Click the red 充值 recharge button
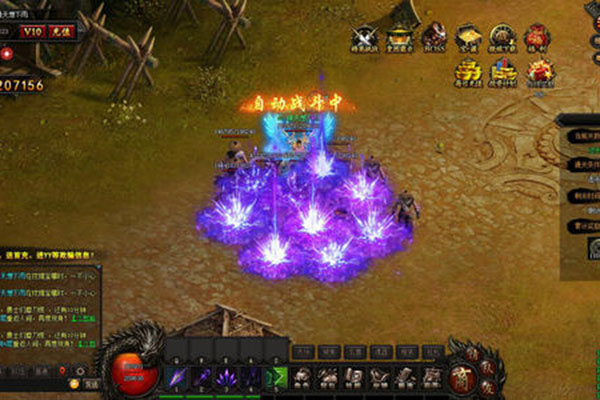Image resolution: width=600 pixels, height=400 pixels. pyautogui.click(x=61, y=31)
